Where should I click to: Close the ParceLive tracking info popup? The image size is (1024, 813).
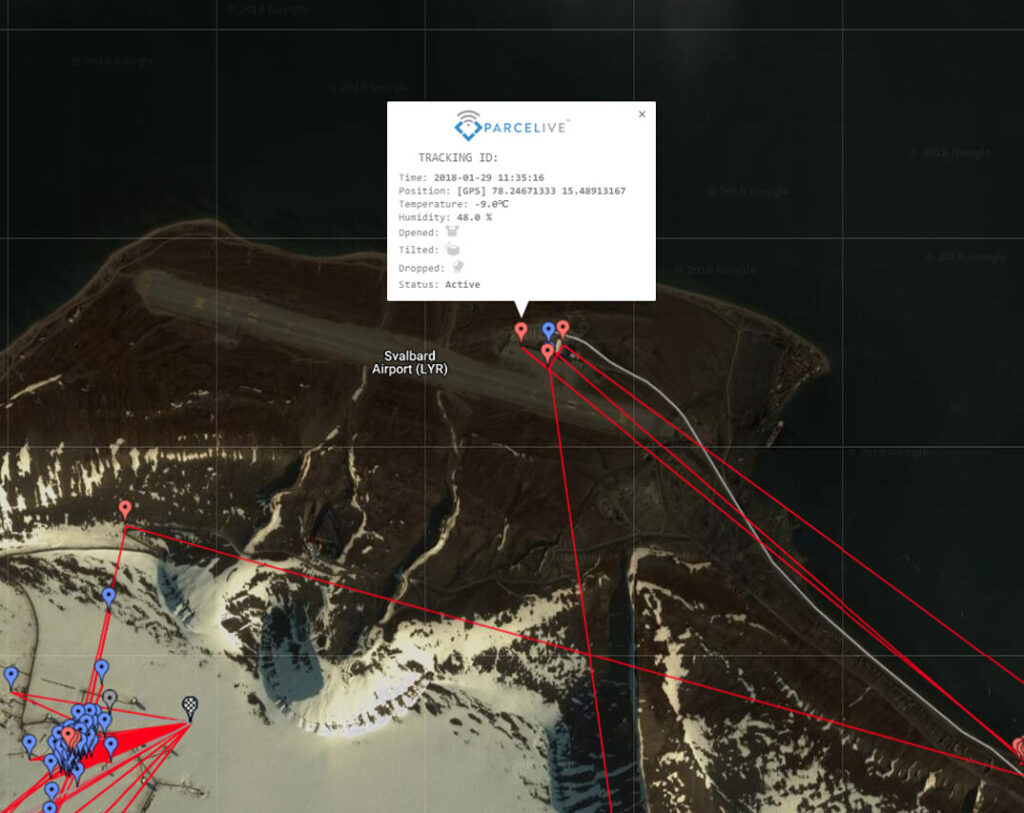(642, 114)
